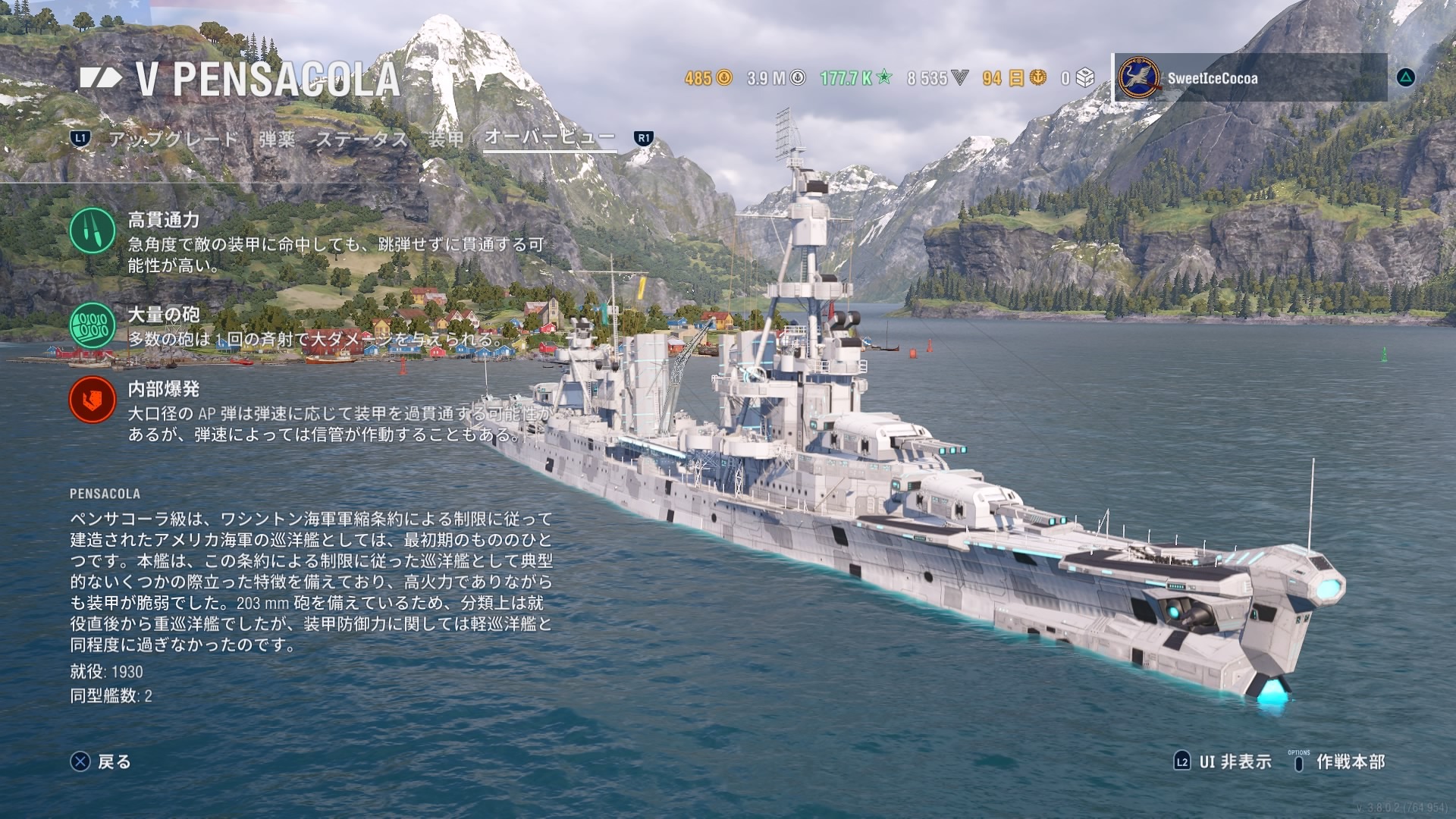The height and width of the screenshot is (819, 1456).
Task: Click the 177.7 K green star XP
Action: [x=855, y=78]
